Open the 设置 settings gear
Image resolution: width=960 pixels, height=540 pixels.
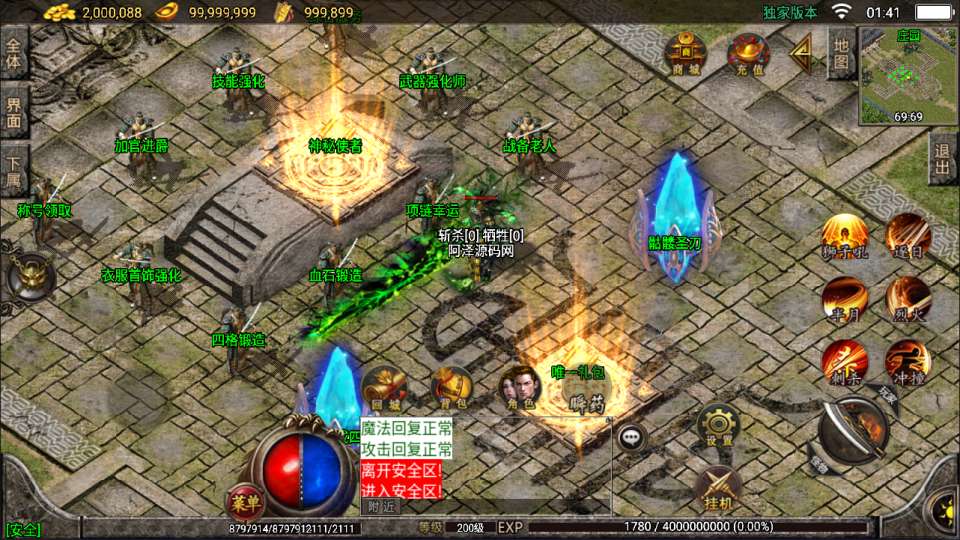[x=718, y=424]
